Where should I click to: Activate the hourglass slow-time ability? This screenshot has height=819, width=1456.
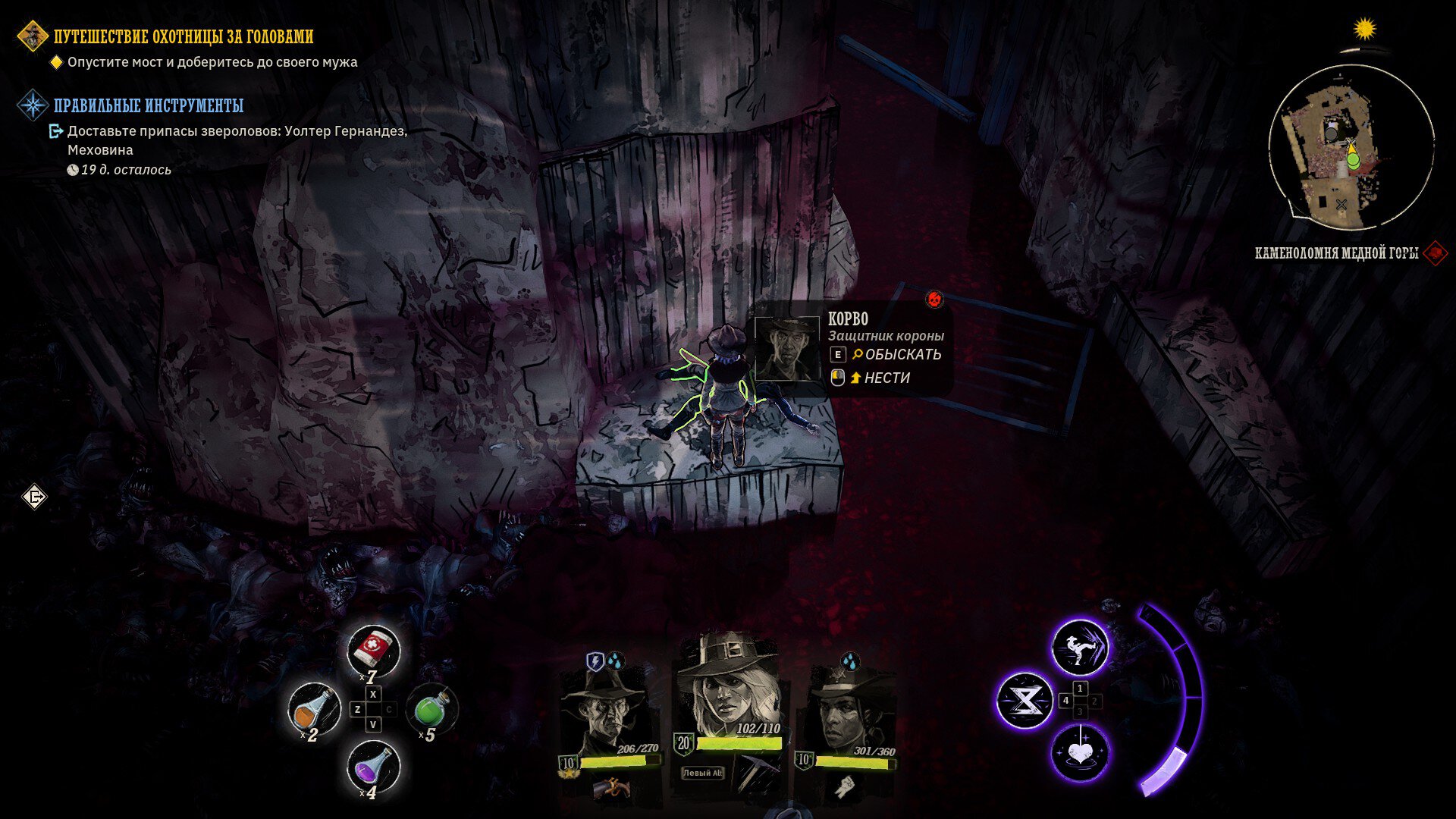coord(1025,701)
